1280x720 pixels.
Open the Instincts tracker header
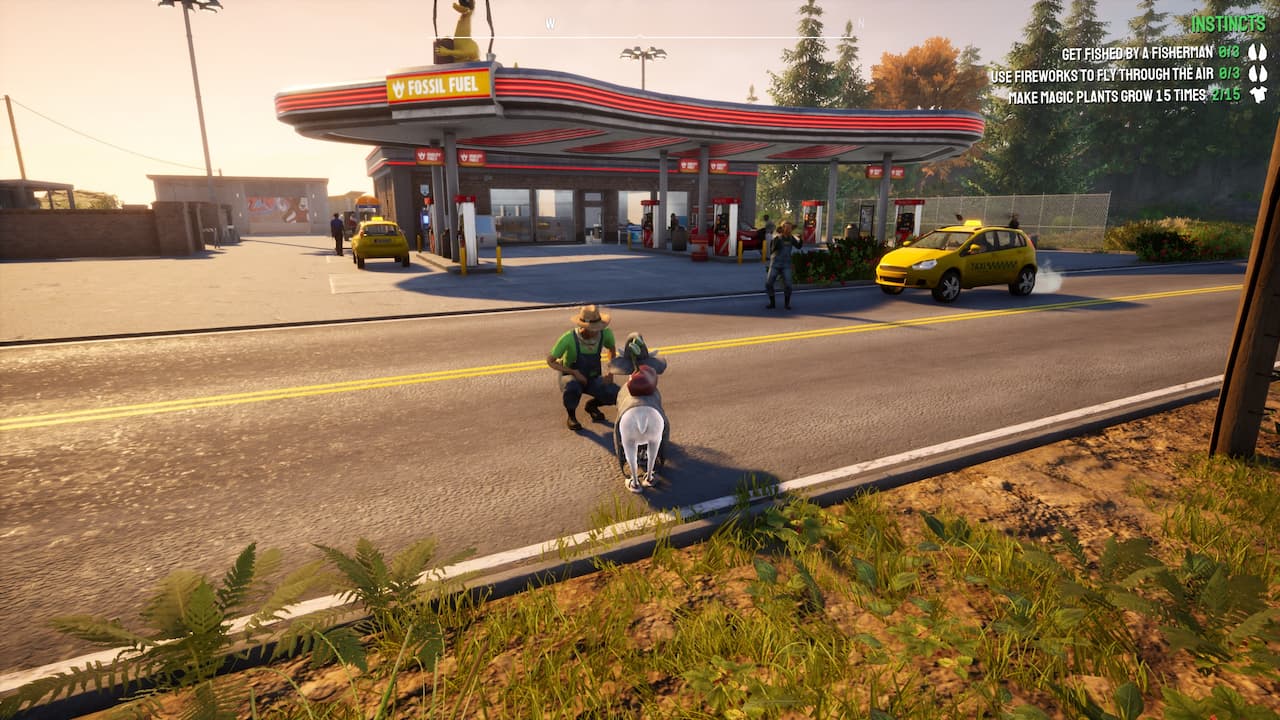pos(1228,23)
